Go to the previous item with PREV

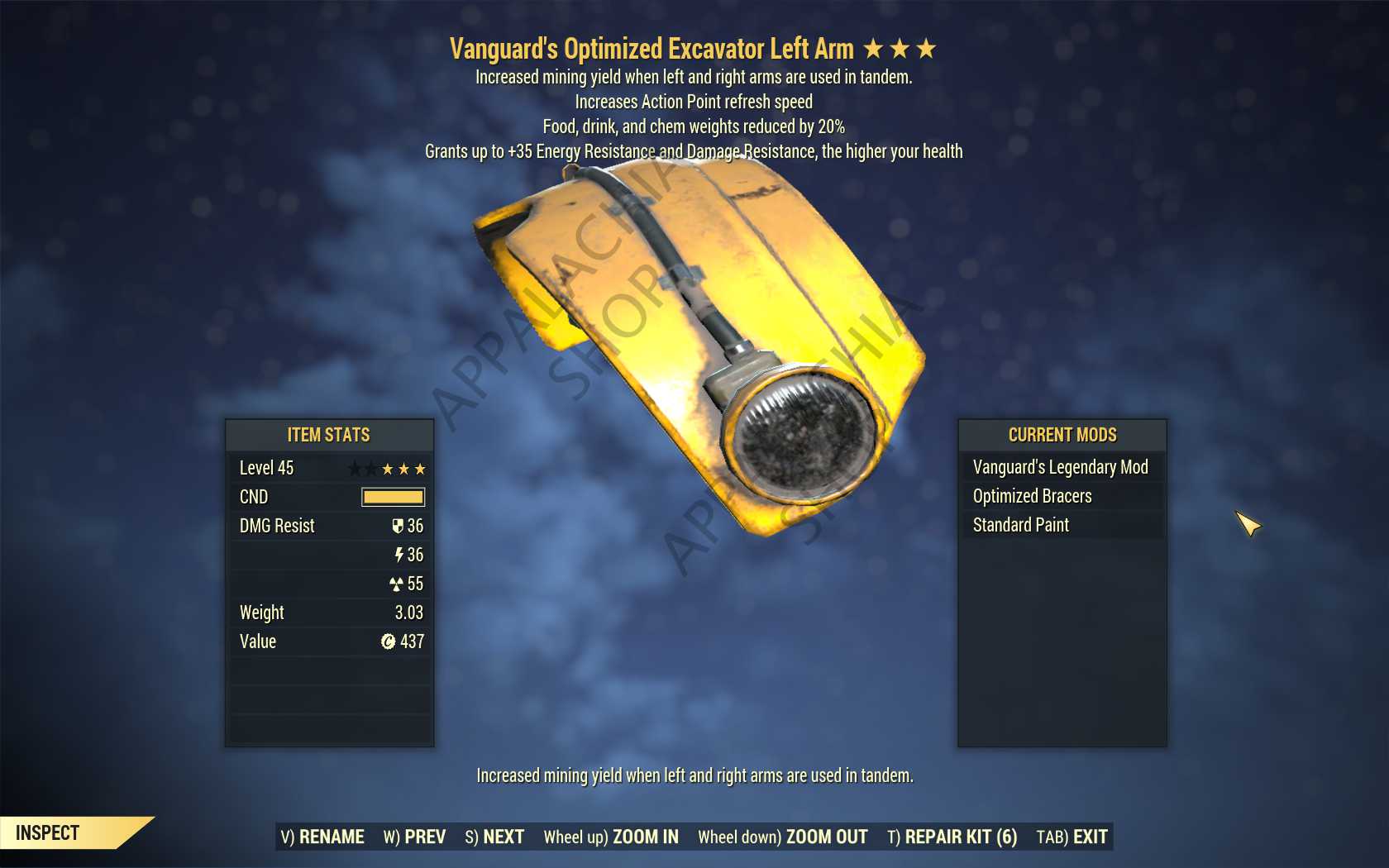click(414, 837)
